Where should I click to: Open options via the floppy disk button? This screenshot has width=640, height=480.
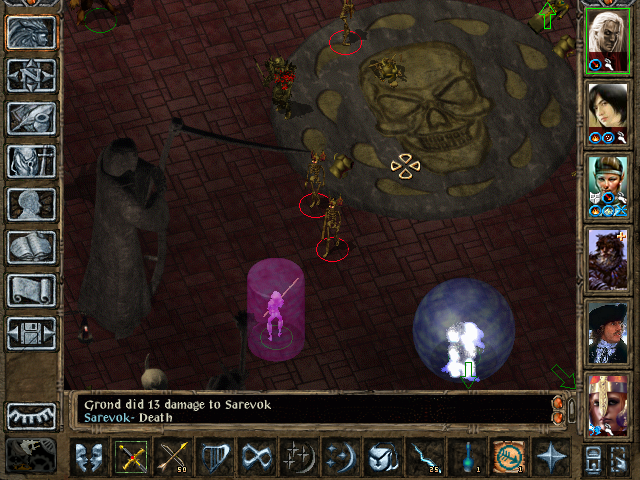pos(31,333)
